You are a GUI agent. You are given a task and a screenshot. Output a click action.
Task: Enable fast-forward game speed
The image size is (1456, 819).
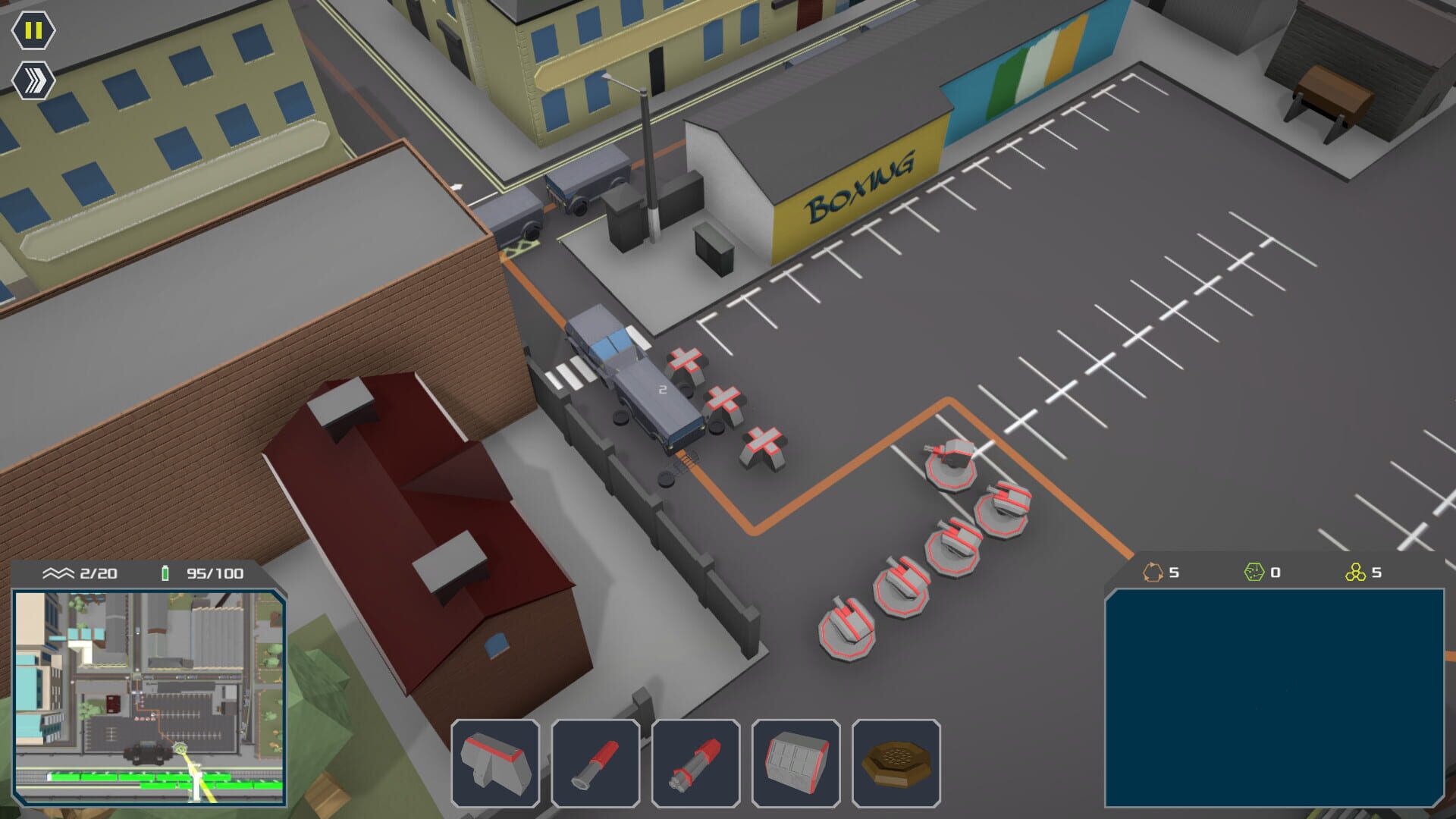(x=32, y=78)
